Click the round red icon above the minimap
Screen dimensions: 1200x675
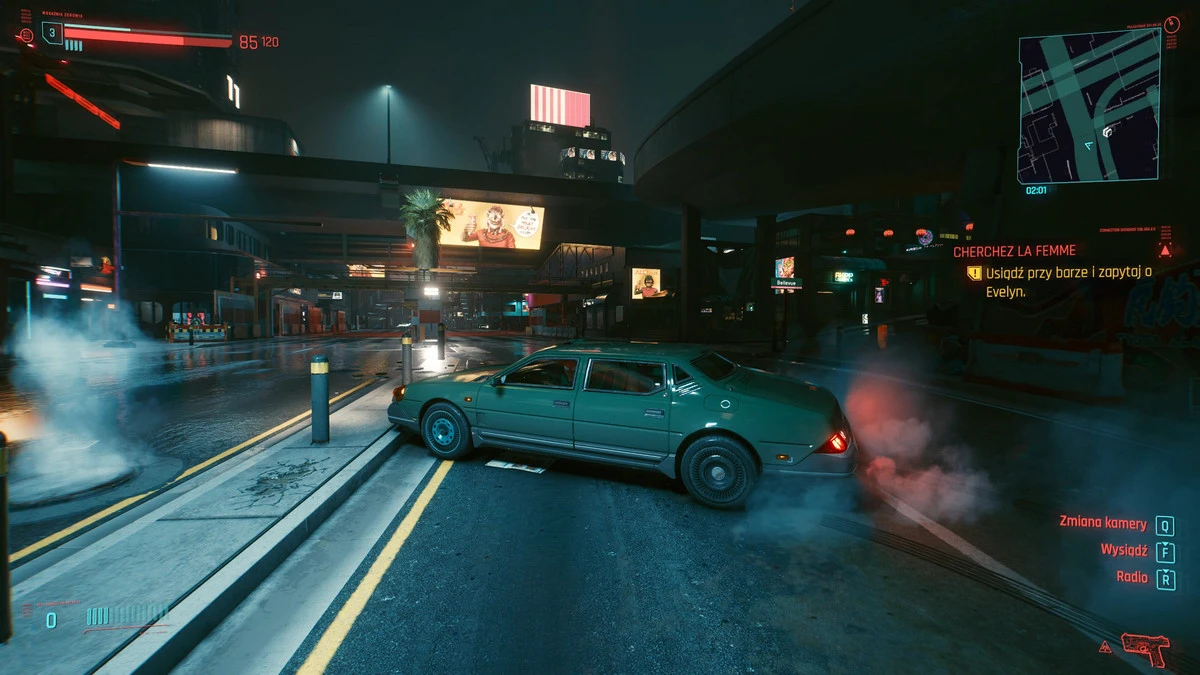point(1171,23)
